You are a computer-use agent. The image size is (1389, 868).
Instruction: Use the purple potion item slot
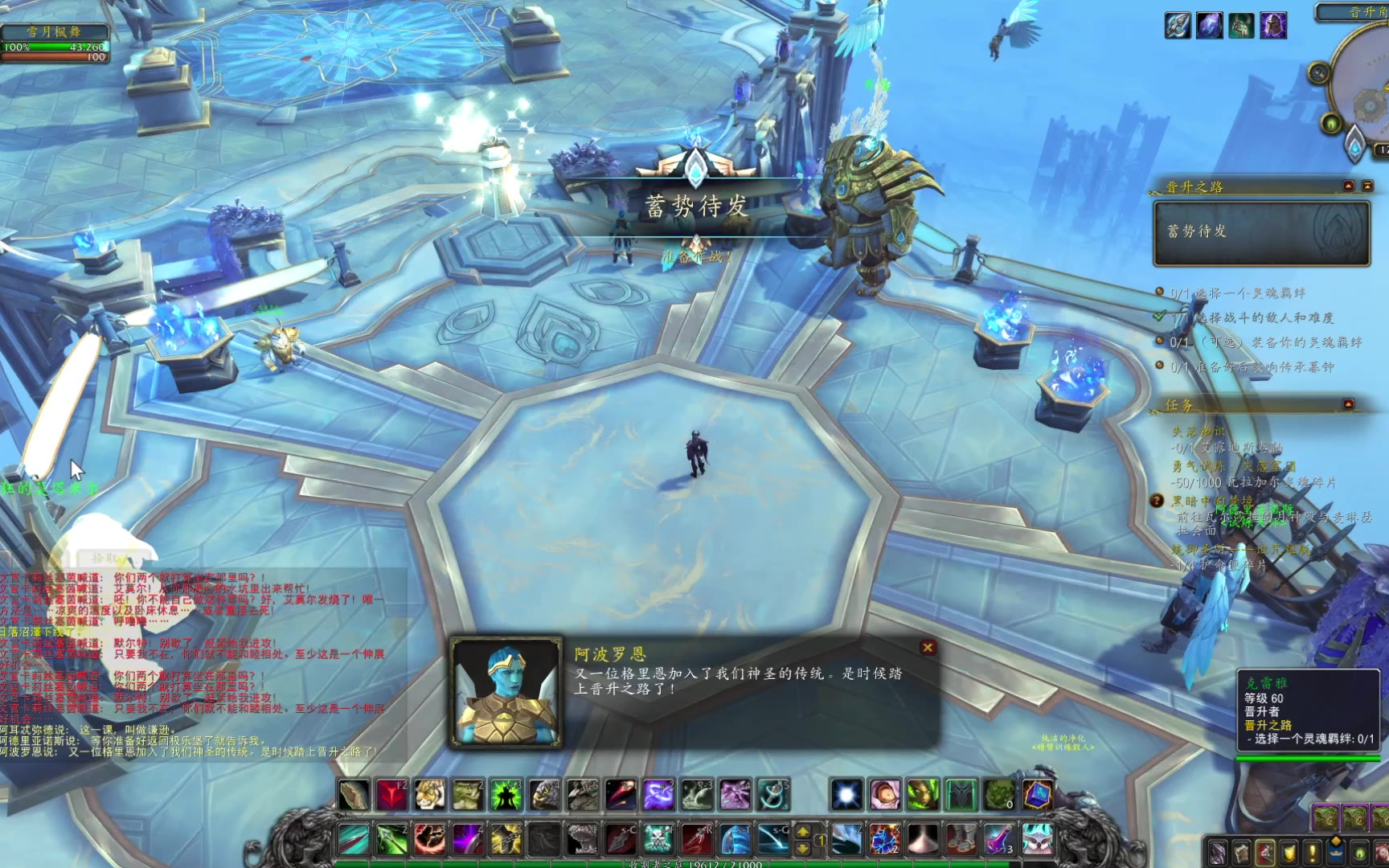coord(998,840)
